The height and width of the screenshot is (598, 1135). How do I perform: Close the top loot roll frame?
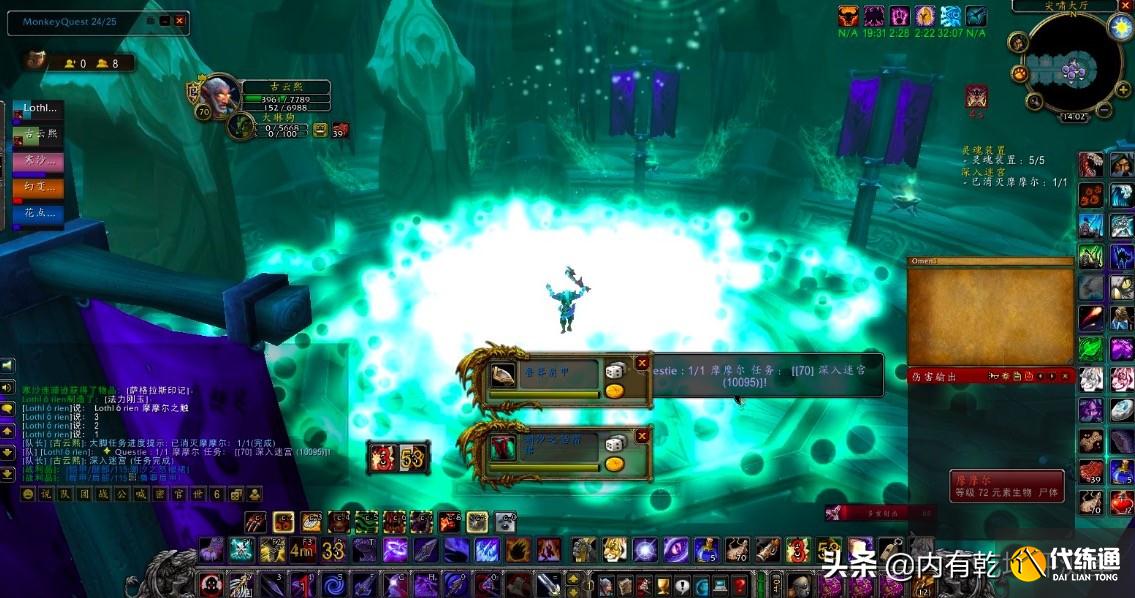pyautogui.click(x=642, y=363)
